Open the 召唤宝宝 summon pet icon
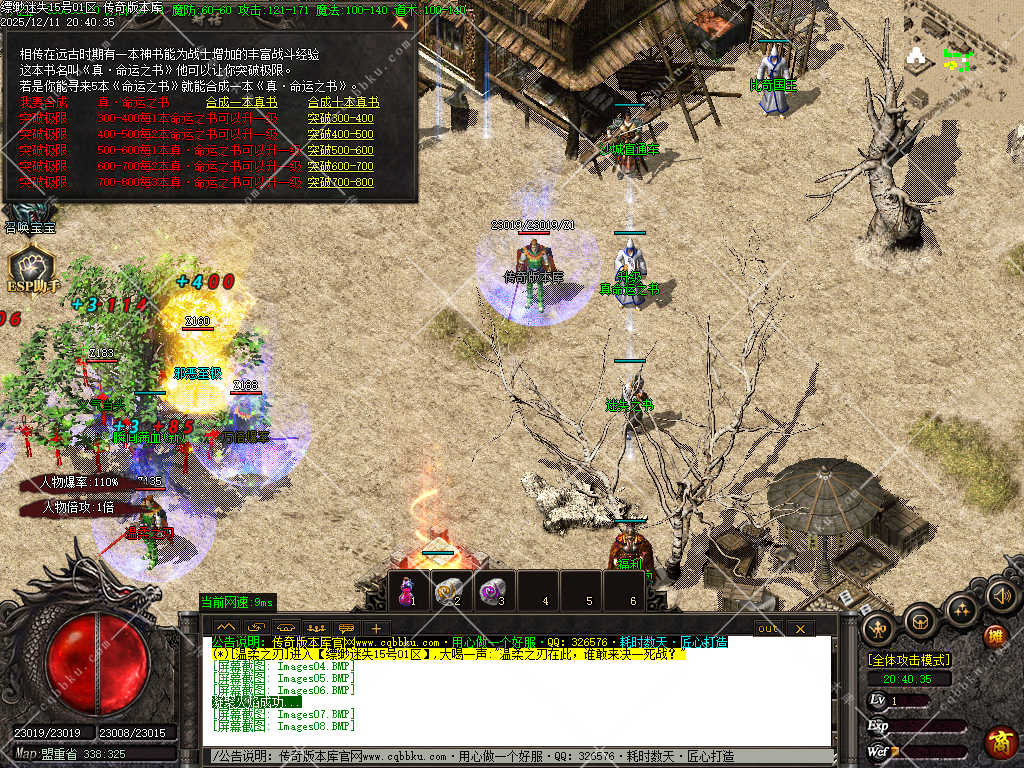Screen dimensions: 1024x768 click(29, 214)
